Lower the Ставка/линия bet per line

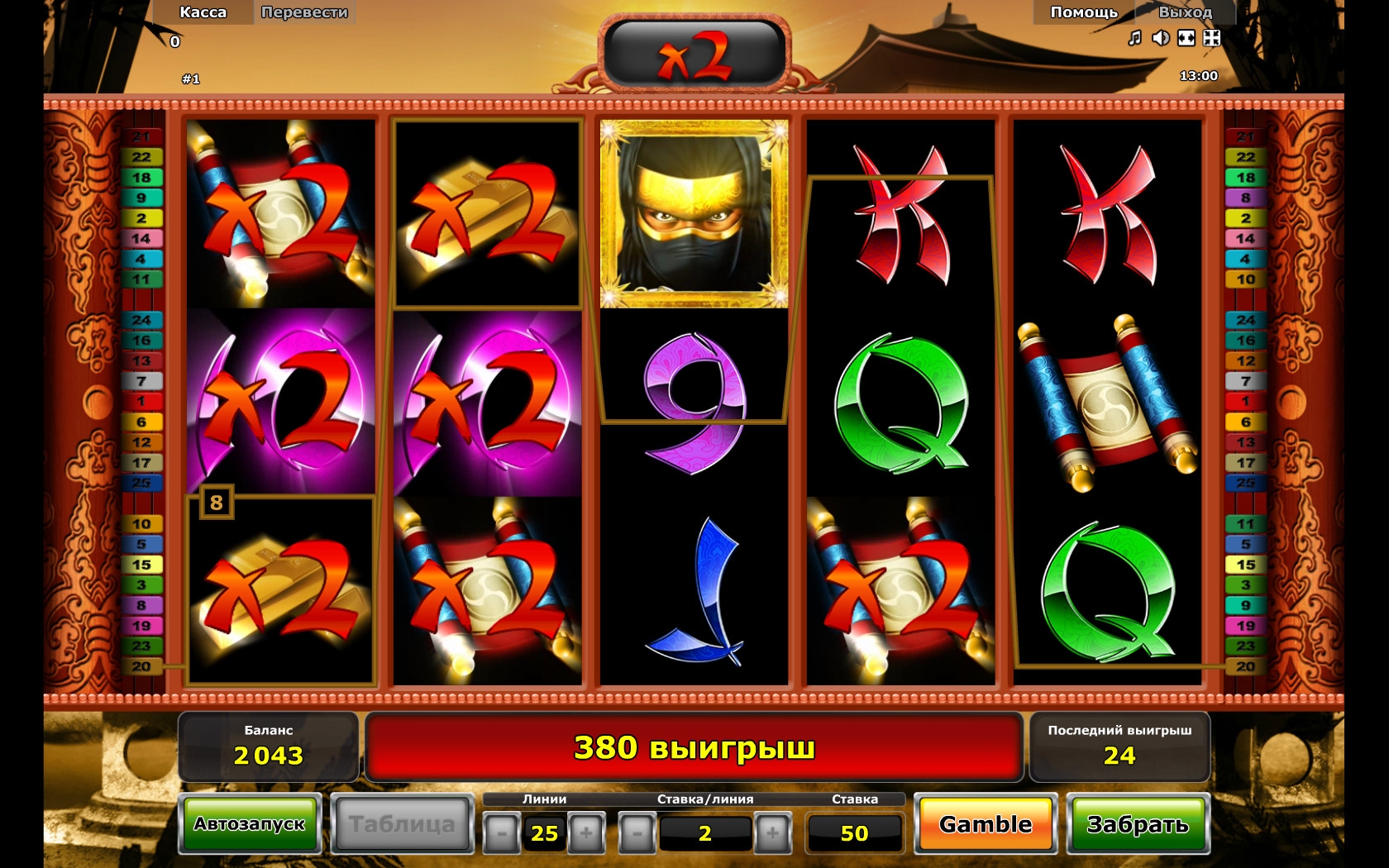[637, 833]
